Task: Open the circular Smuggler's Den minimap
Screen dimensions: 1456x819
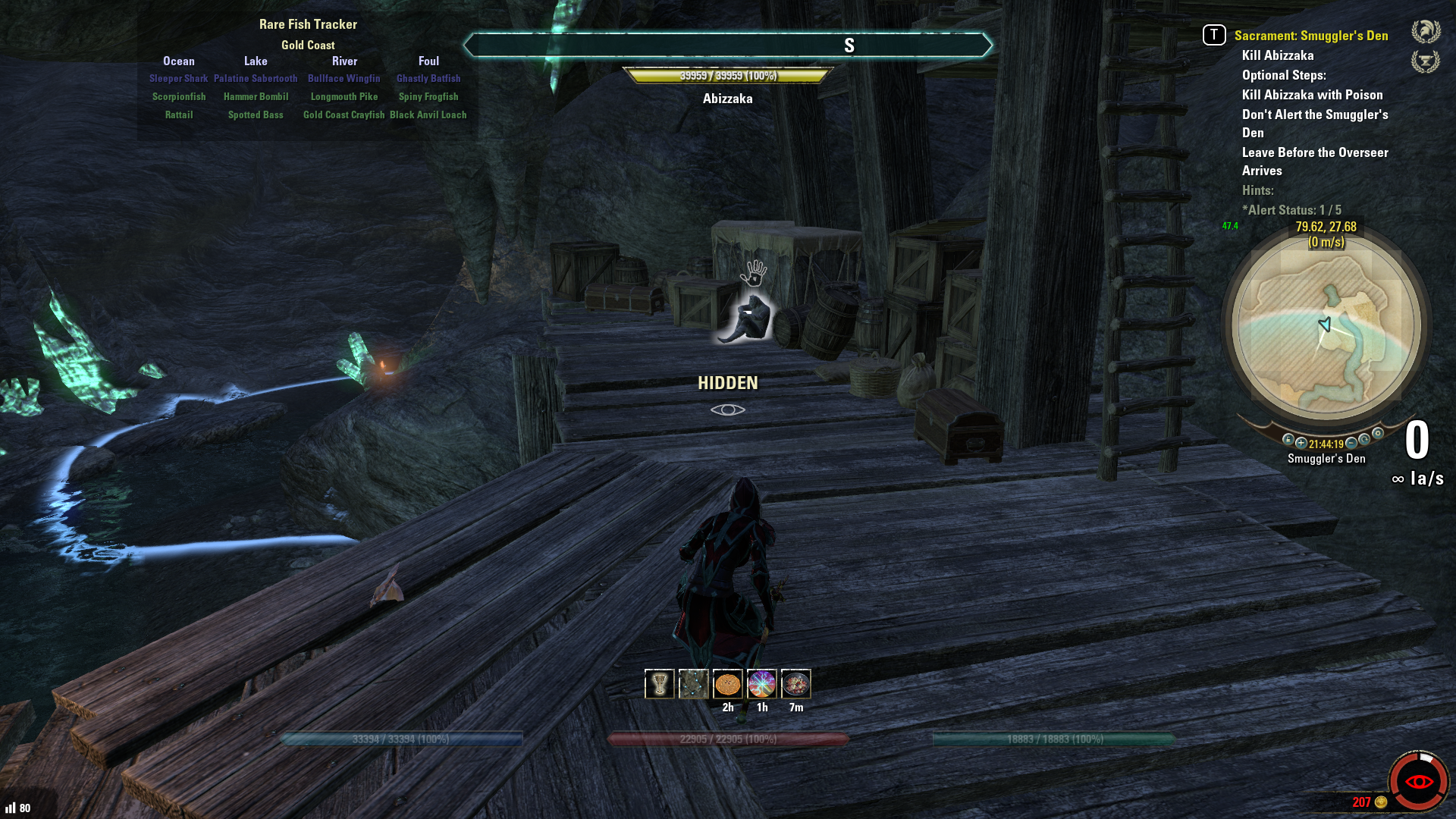Action: [1326, 328]
